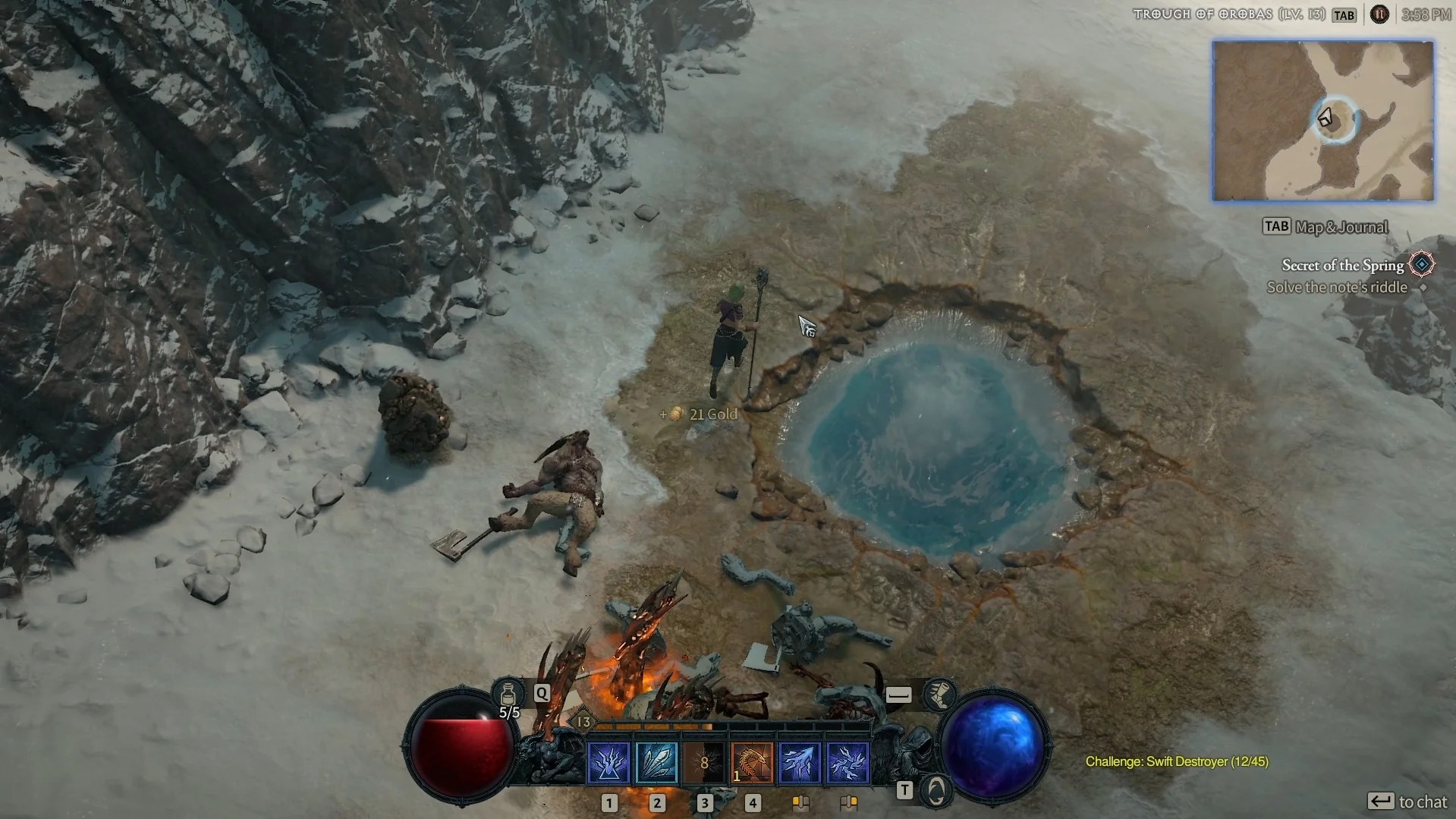
Task: Click the TAB button beside Trough of Orobas
Action: pos(1344,14)
